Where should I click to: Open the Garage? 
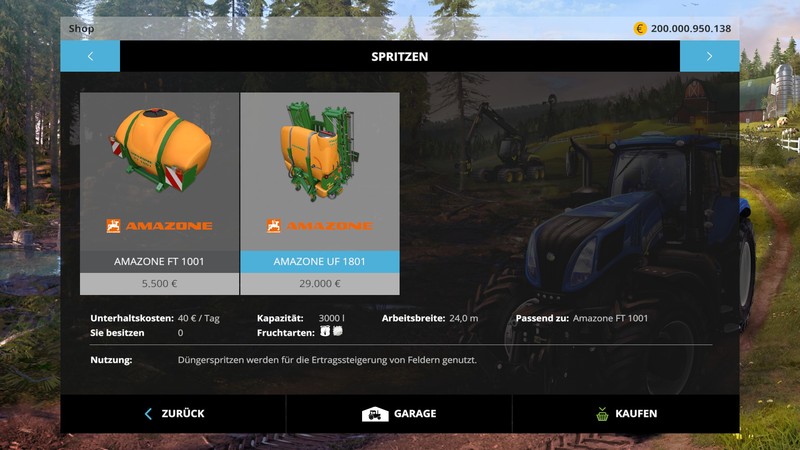[399, 413]
